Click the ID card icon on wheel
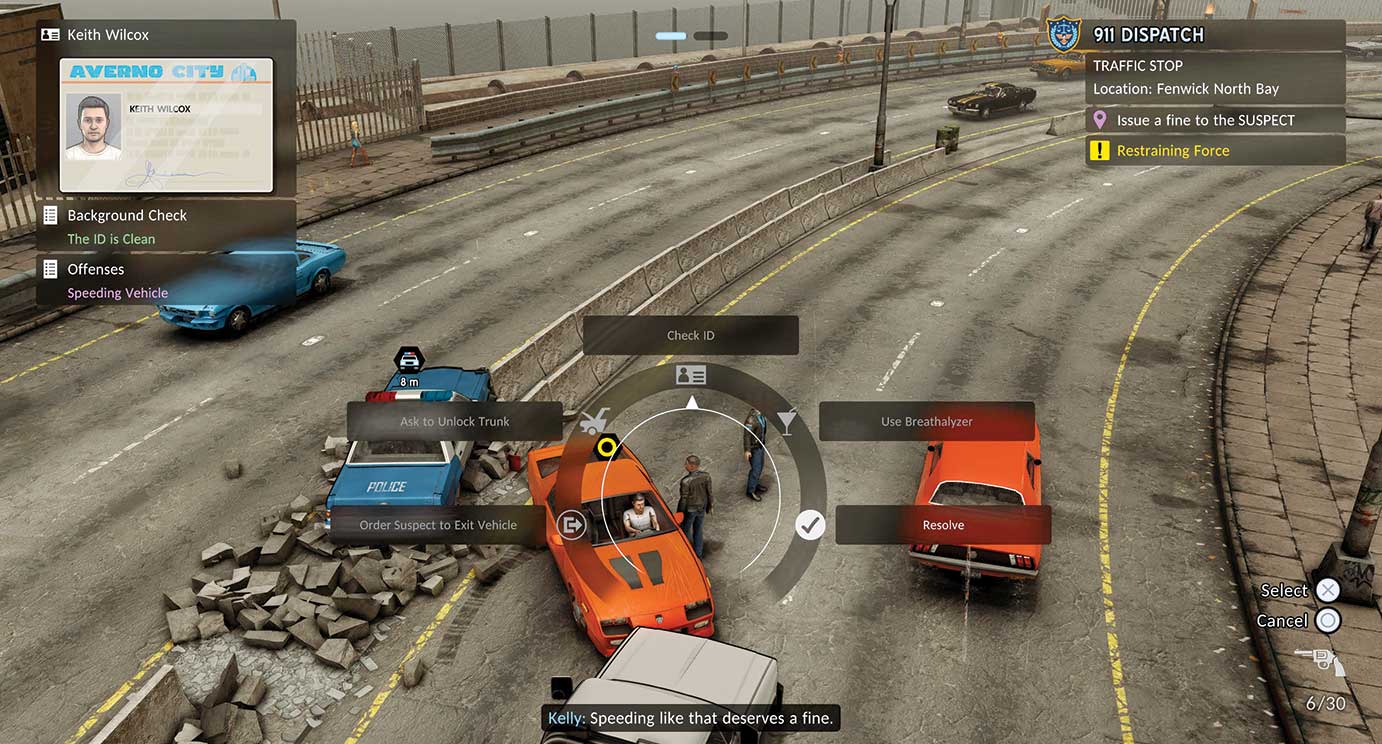 [x=690, y=375]
